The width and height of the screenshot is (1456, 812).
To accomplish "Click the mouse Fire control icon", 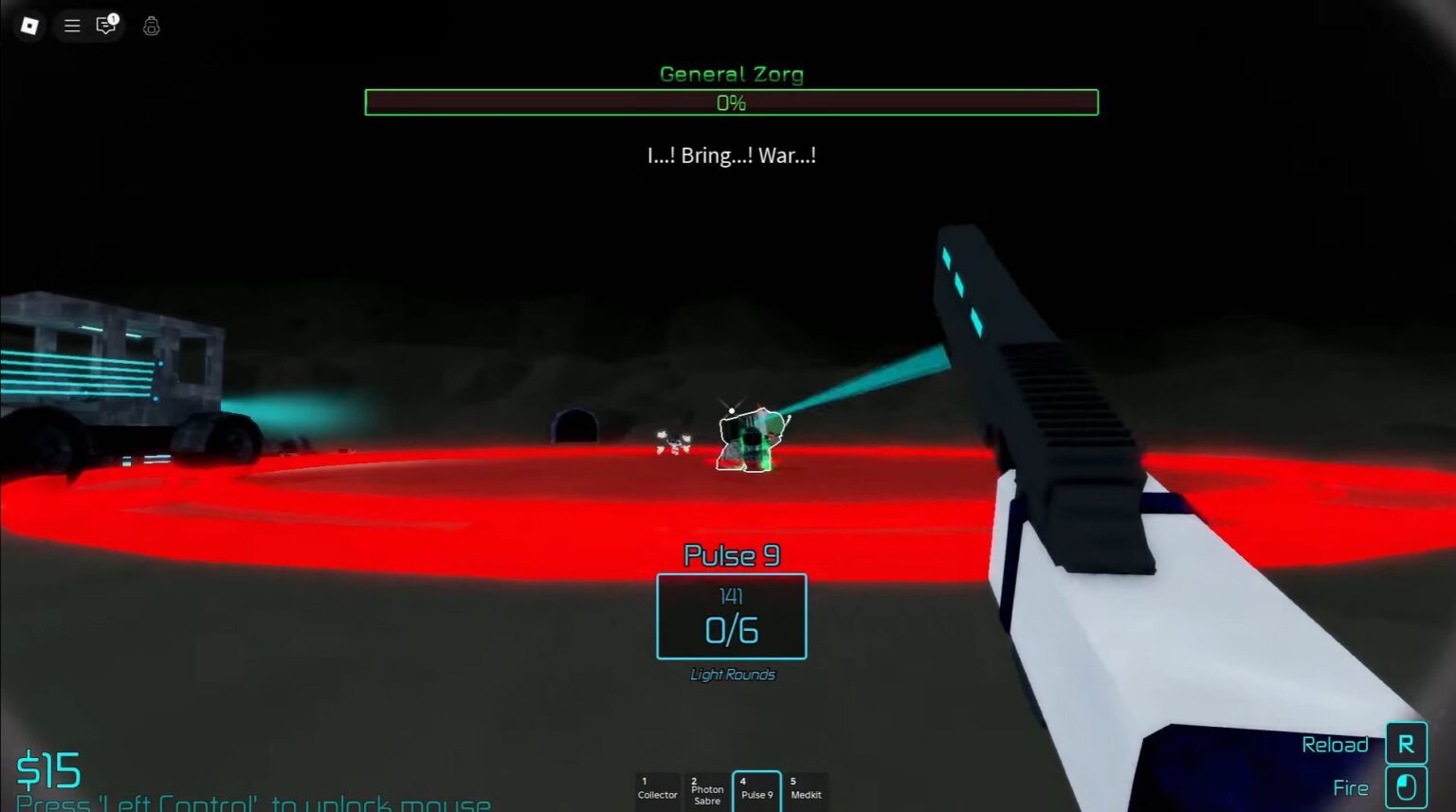I will click(1406, 786).
